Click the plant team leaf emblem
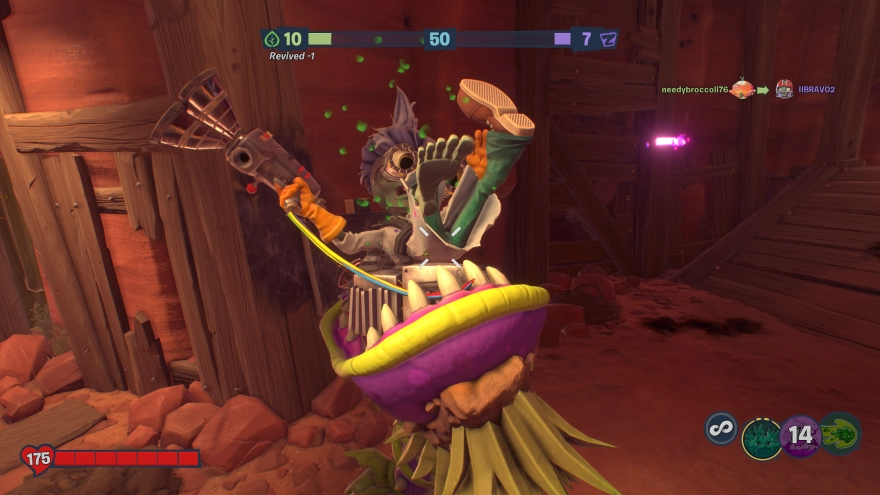Viewport: 880px width, 495px height. pyautogui.click(x=272, y=39)
